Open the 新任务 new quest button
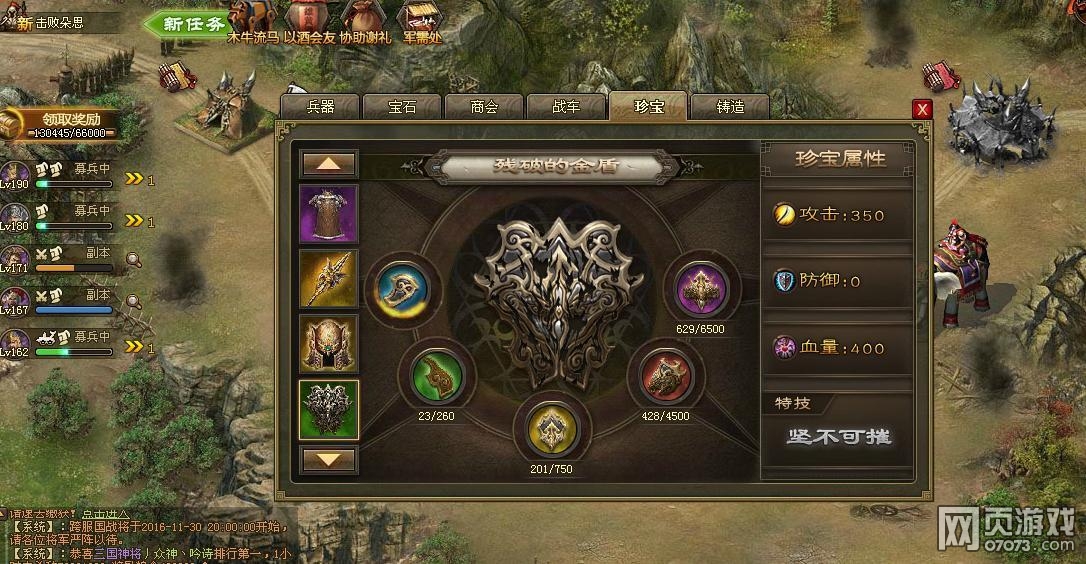Image resolution: width=1086 pixels, height=564 pixels. [186, 23]
